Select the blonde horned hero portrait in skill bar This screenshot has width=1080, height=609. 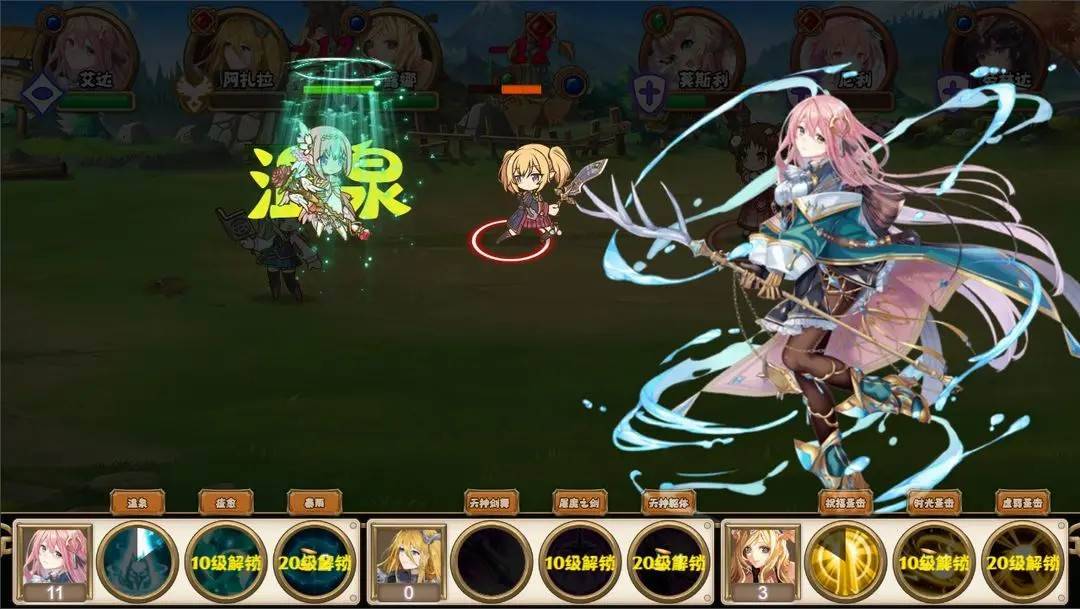pos(409,558)
